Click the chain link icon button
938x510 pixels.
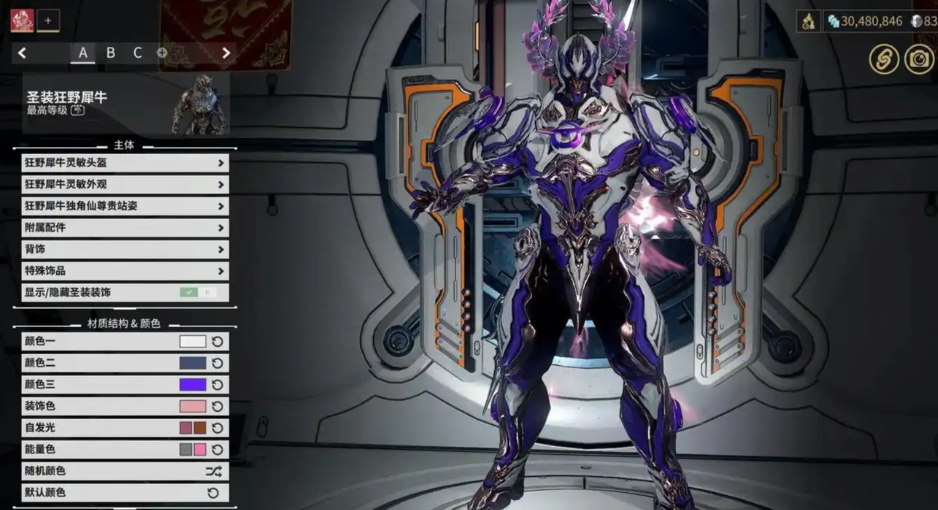882,59
